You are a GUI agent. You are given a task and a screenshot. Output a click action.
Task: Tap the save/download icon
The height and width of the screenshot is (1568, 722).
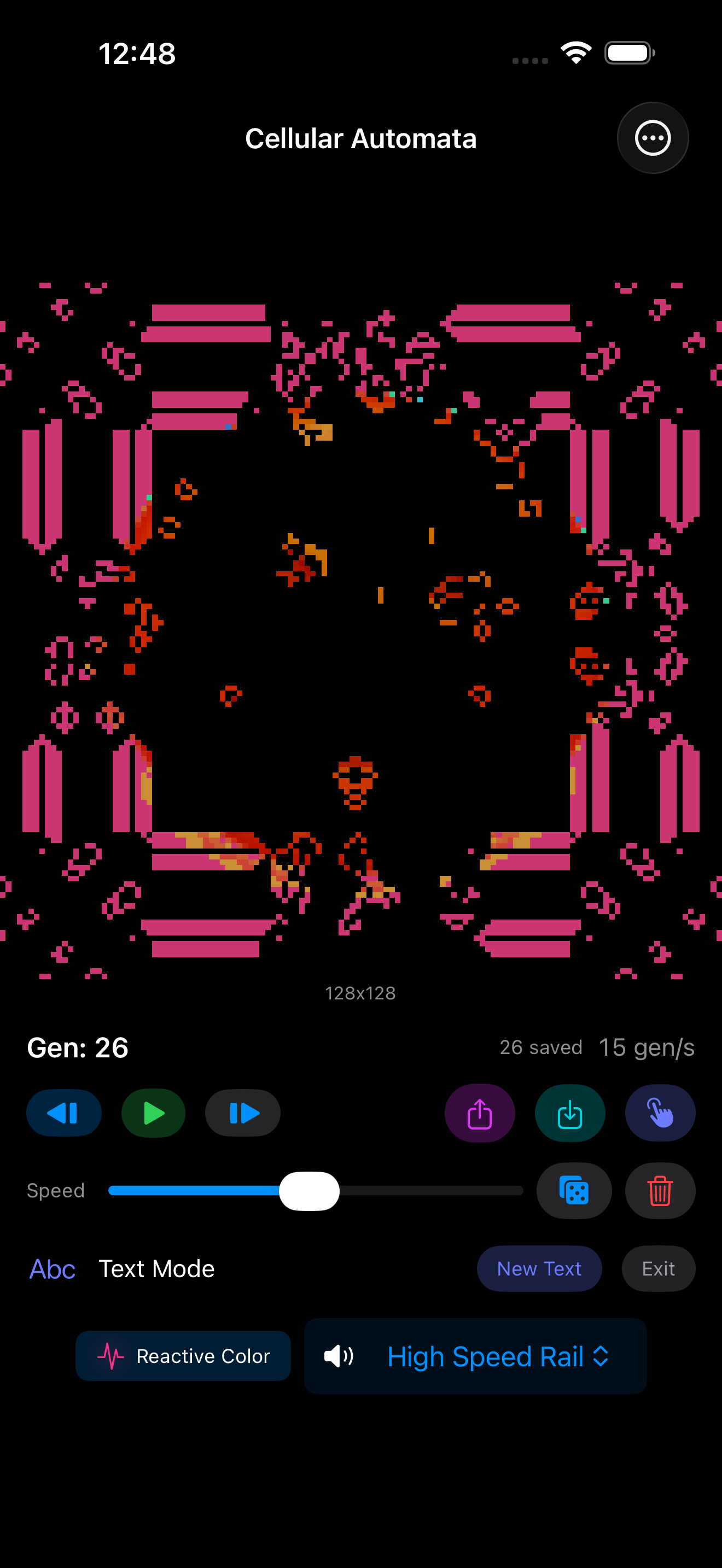pos(570,1113)
